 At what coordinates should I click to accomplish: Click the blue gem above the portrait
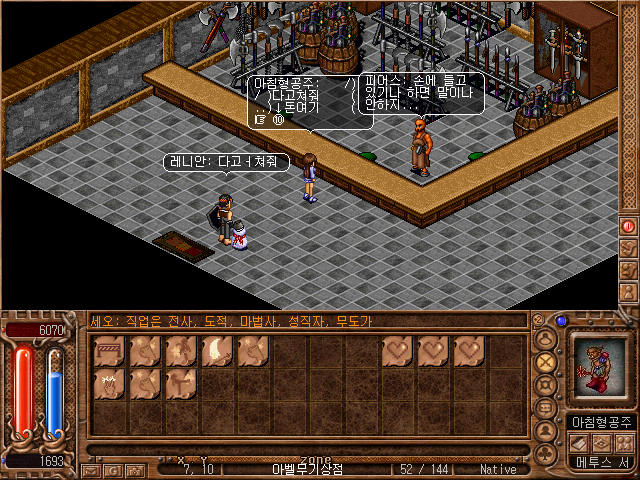[x=562, y=322]
